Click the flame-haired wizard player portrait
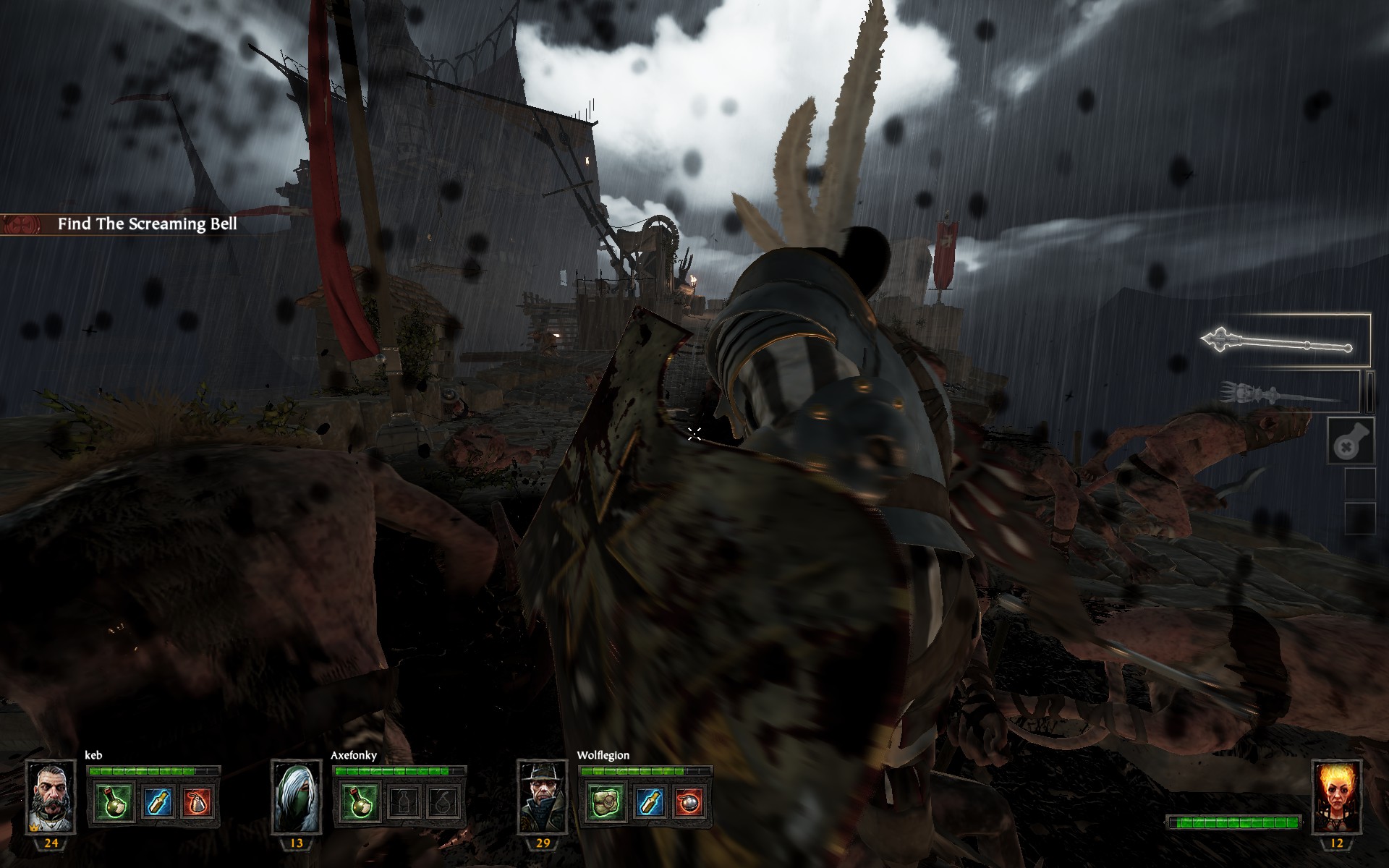Viewport: 1389px width, 868px height. coord(1335,797)
